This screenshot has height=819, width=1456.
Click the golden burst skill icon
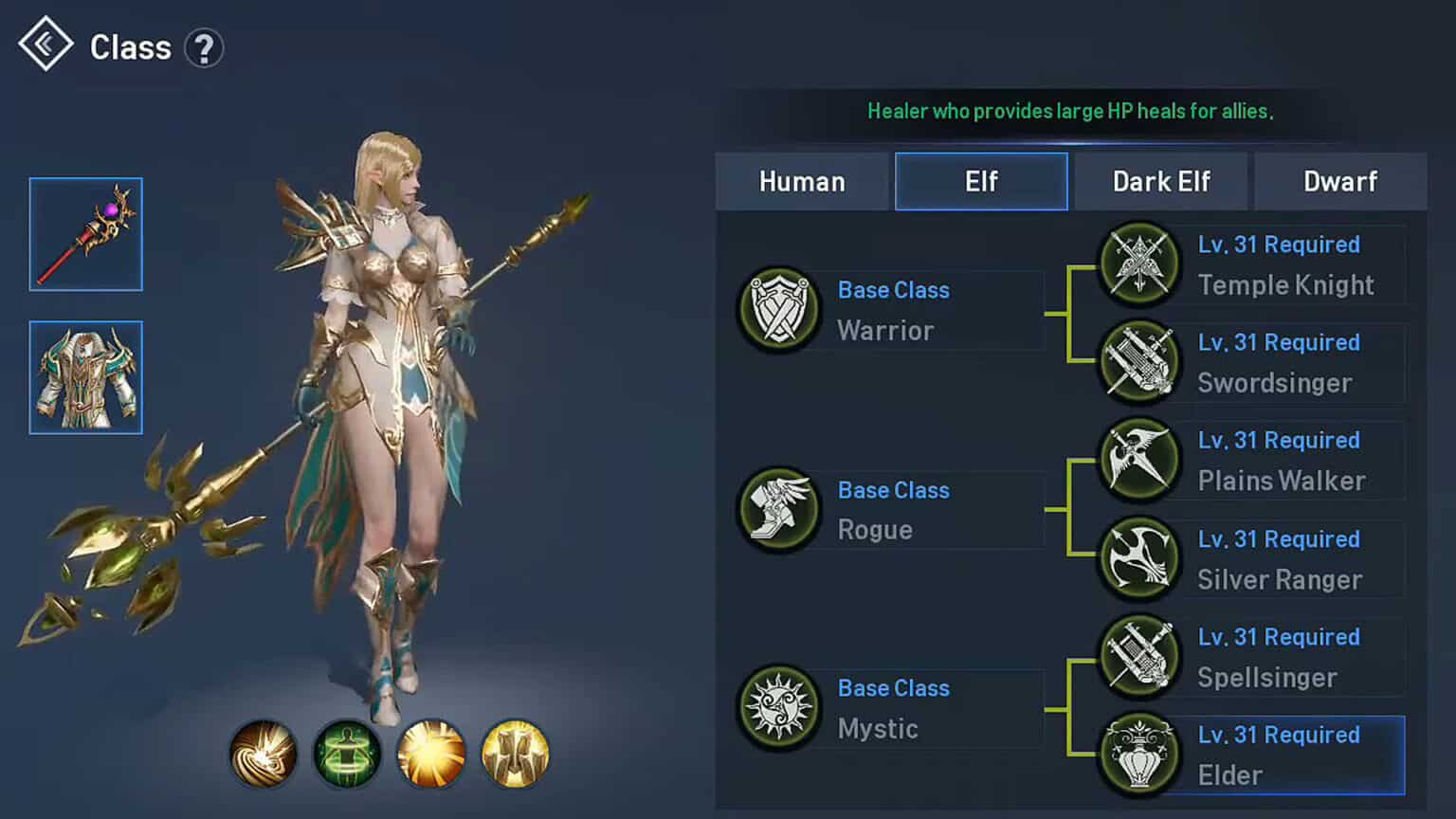pyautogui.click(x=430, y=755)
